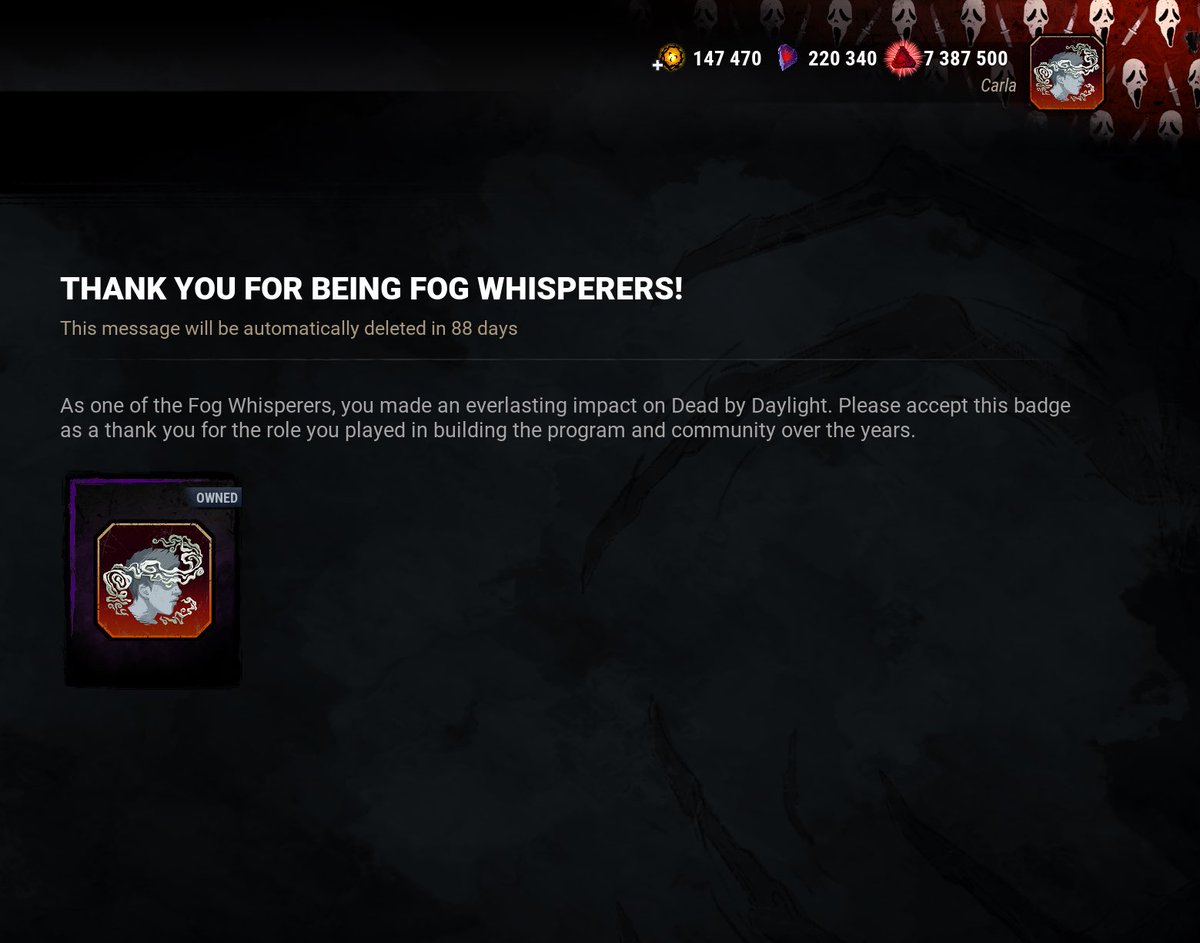Select the red Bloodpoints currency icon
The image size is (1200, 943).
[x=903, y=60]
